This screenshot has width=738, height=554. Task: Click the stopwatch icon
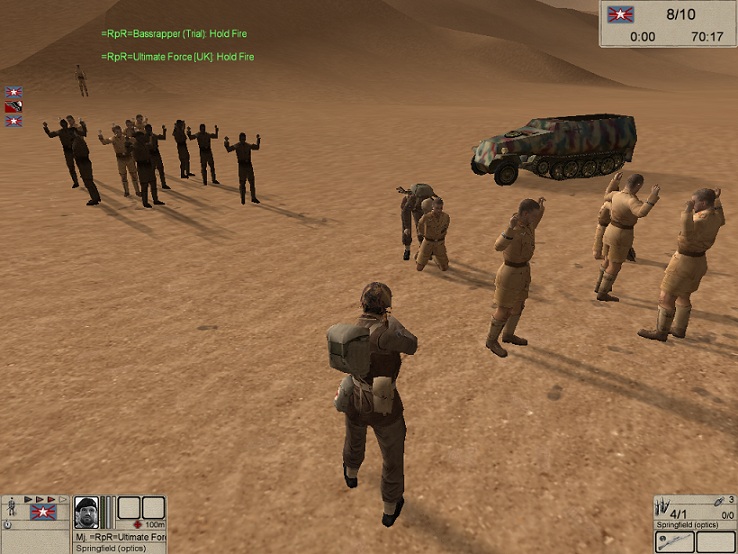point(8,524)
